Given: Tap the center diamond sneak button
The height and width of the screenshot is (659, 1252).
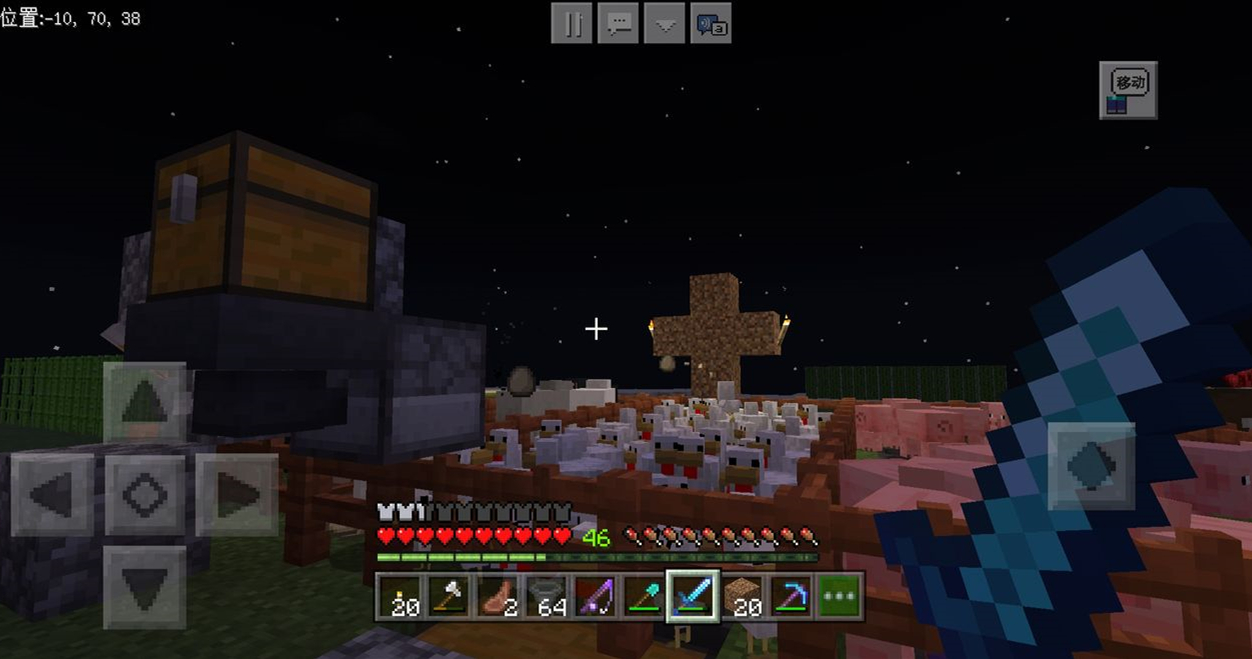Looking at the screenshot, I should [x=145, y=494].
